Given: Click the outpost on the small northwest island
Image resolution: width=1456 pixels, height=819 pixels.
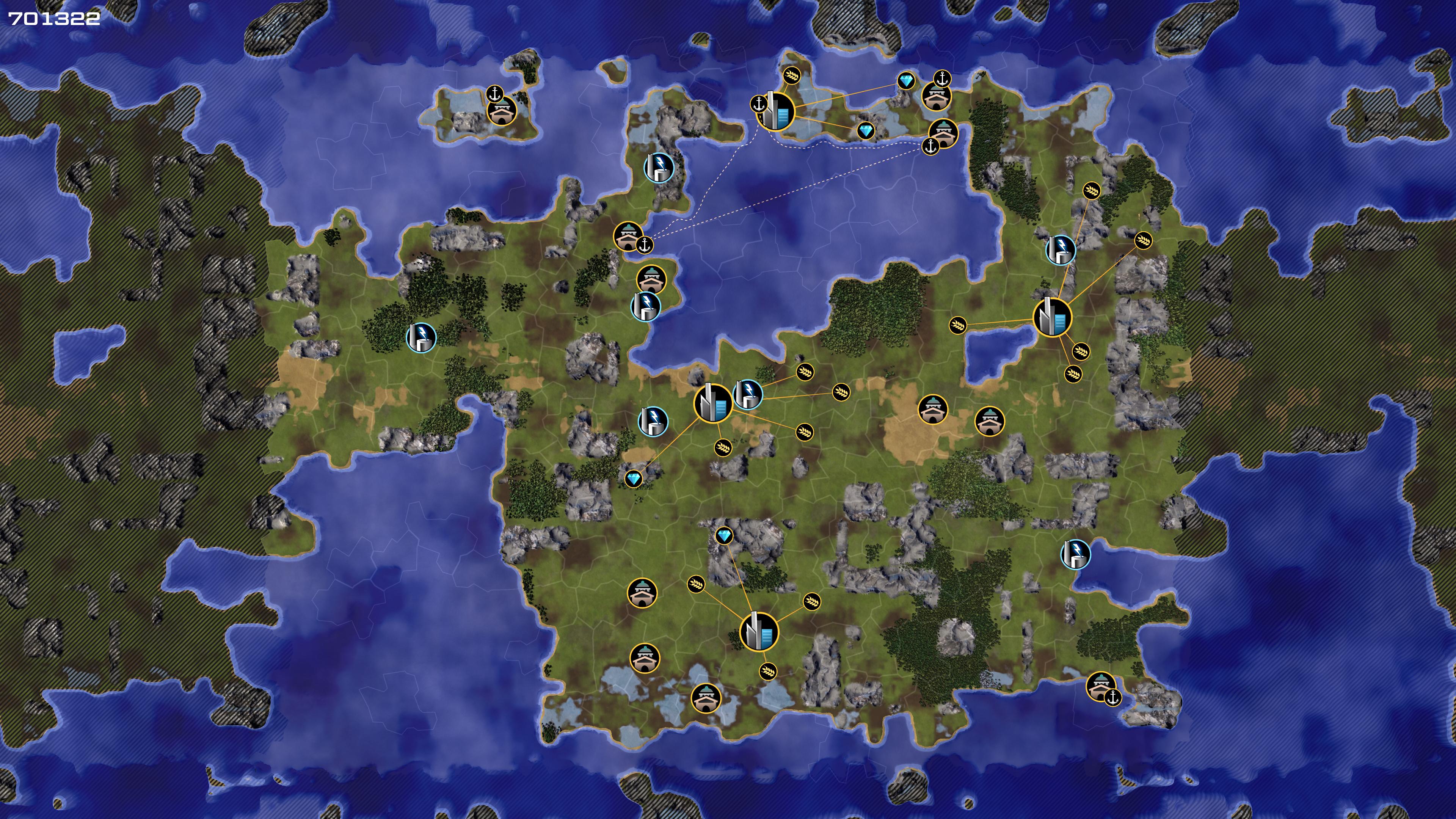Looking at the screenshot, I should click(x=501, y=110).
